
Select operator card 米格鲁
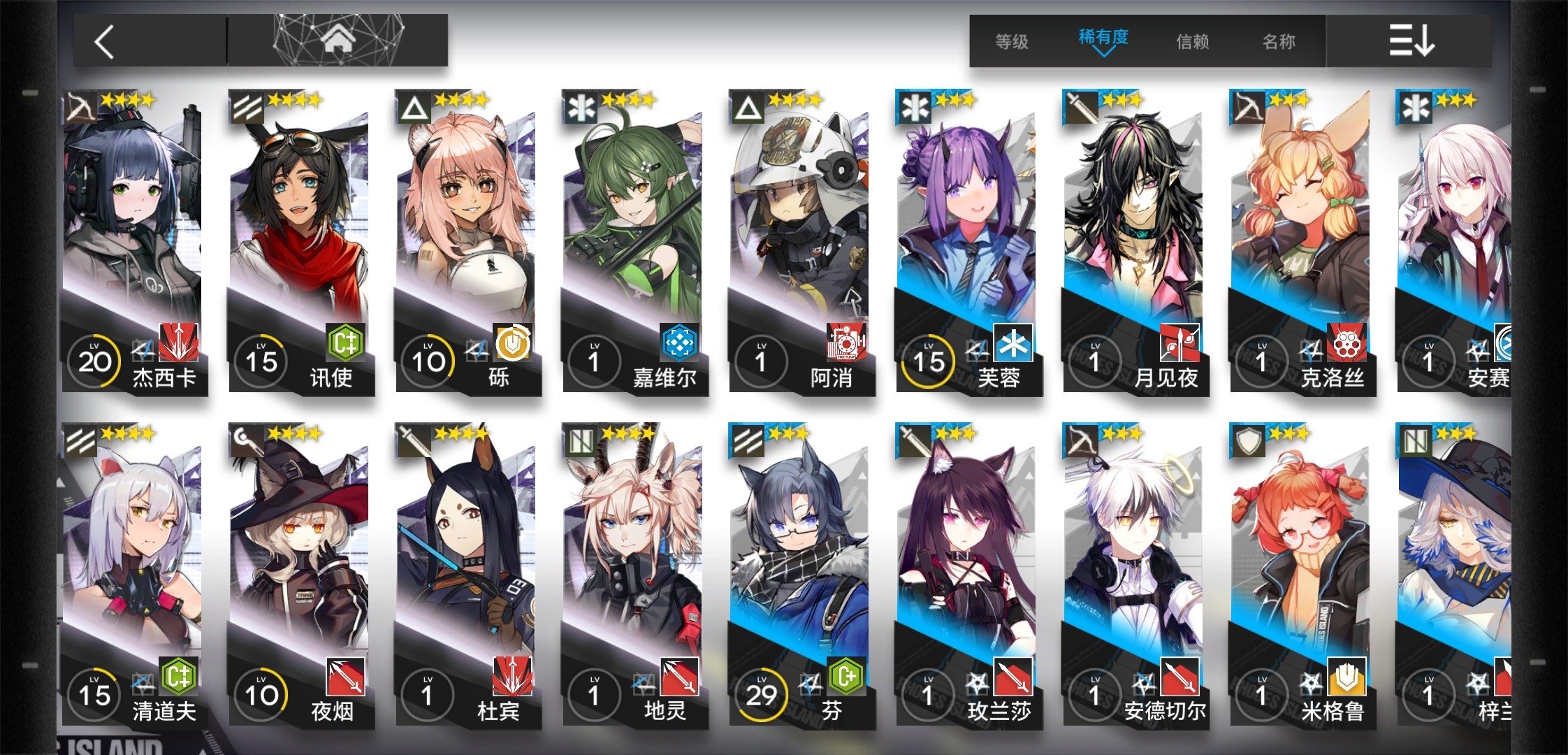pos(1300,575)
